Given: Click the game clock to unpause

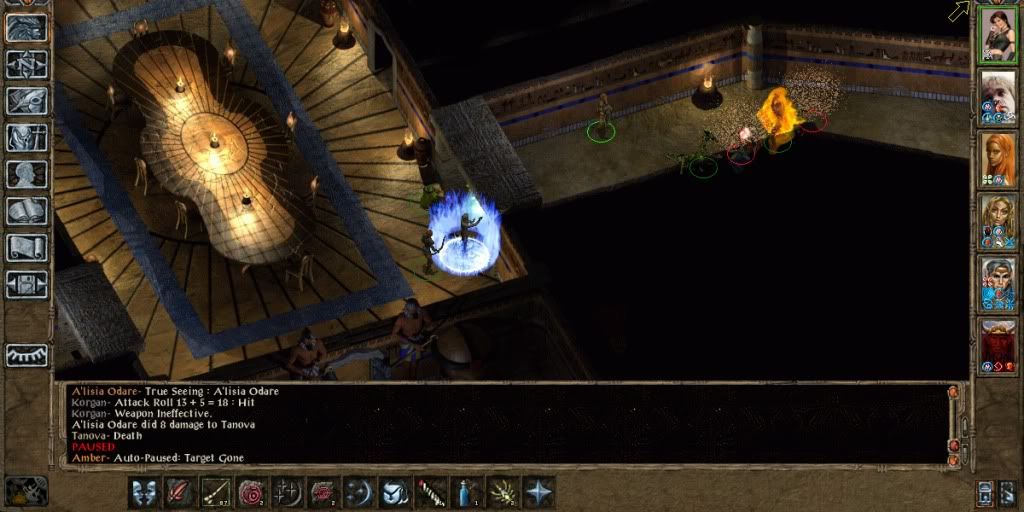Looking at the screenshot, I should click(x=27, y=490).
